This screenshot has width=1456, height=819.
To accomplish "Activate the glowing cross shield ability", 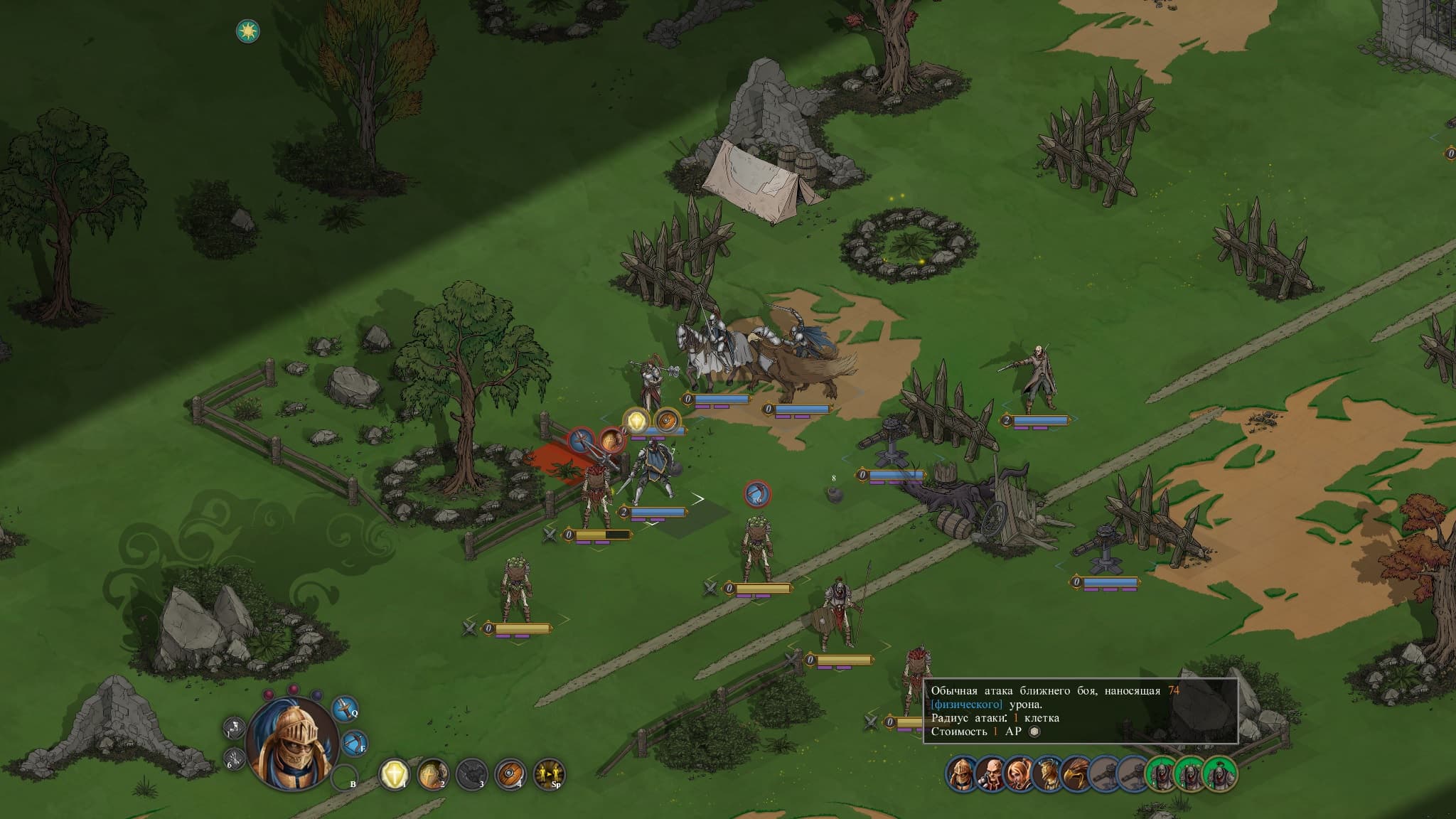I will 394,773.
